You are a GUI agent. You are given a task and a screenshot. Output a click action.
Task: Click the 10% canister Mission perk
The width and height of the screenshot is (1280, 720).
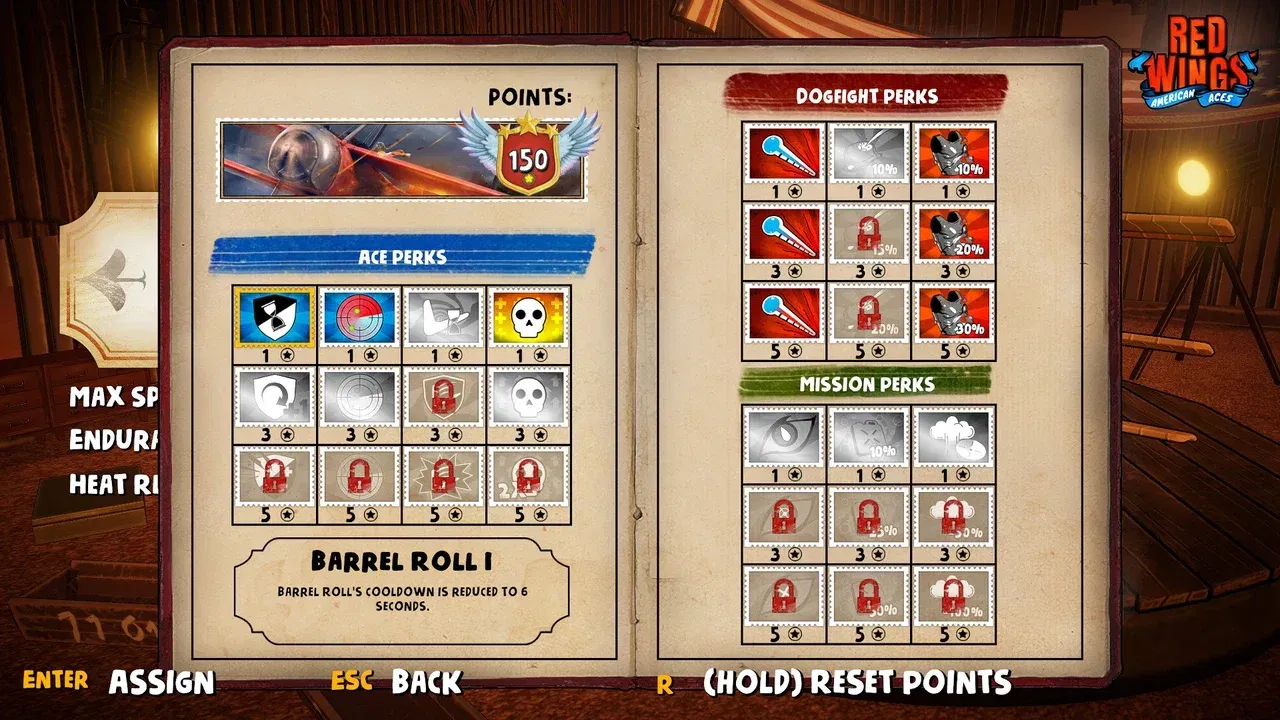pos(869,438)
